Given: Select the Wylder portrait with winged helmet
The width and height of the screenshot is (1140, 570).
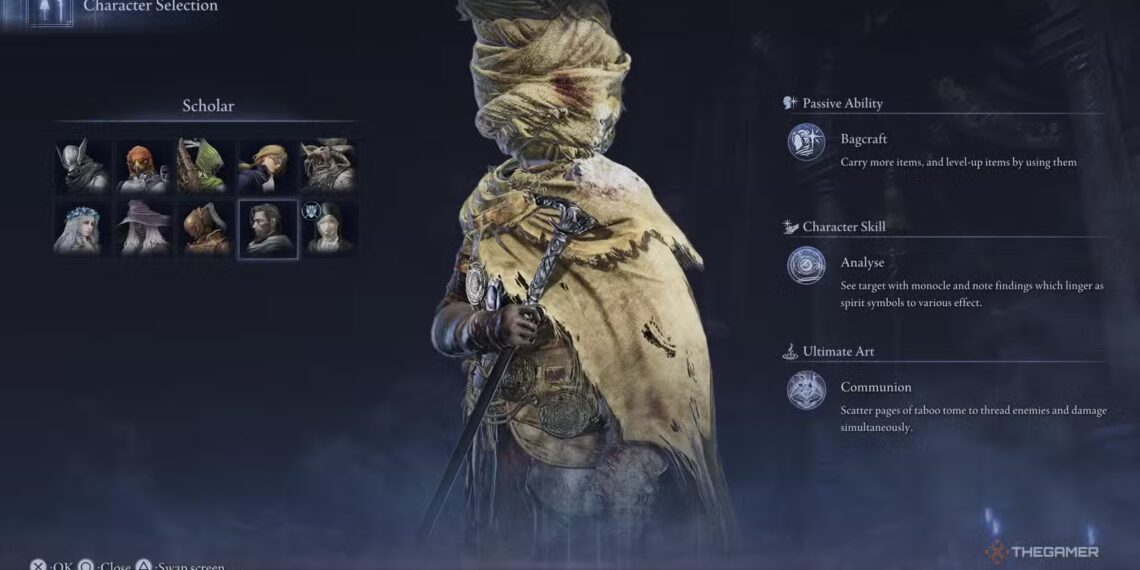Looking at the screenshot, I should (x=81, y=166).
